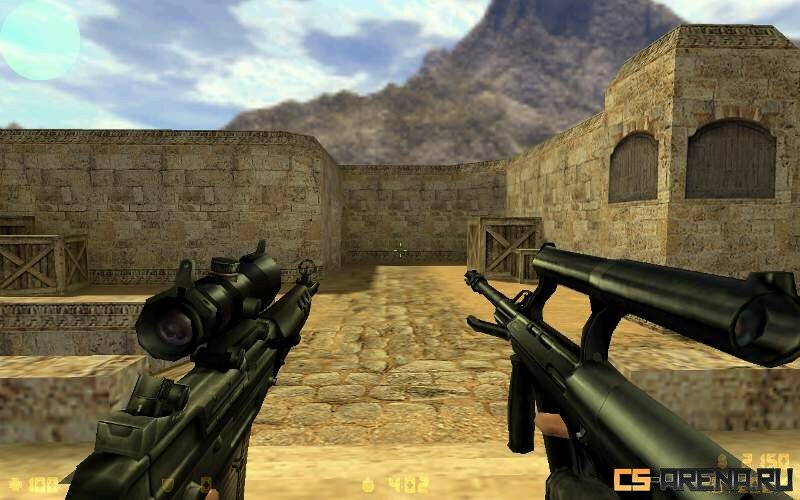Click the cs-arena.ru watermark logo
Viewport: 800px width, 500px height.
pos(704,479)
